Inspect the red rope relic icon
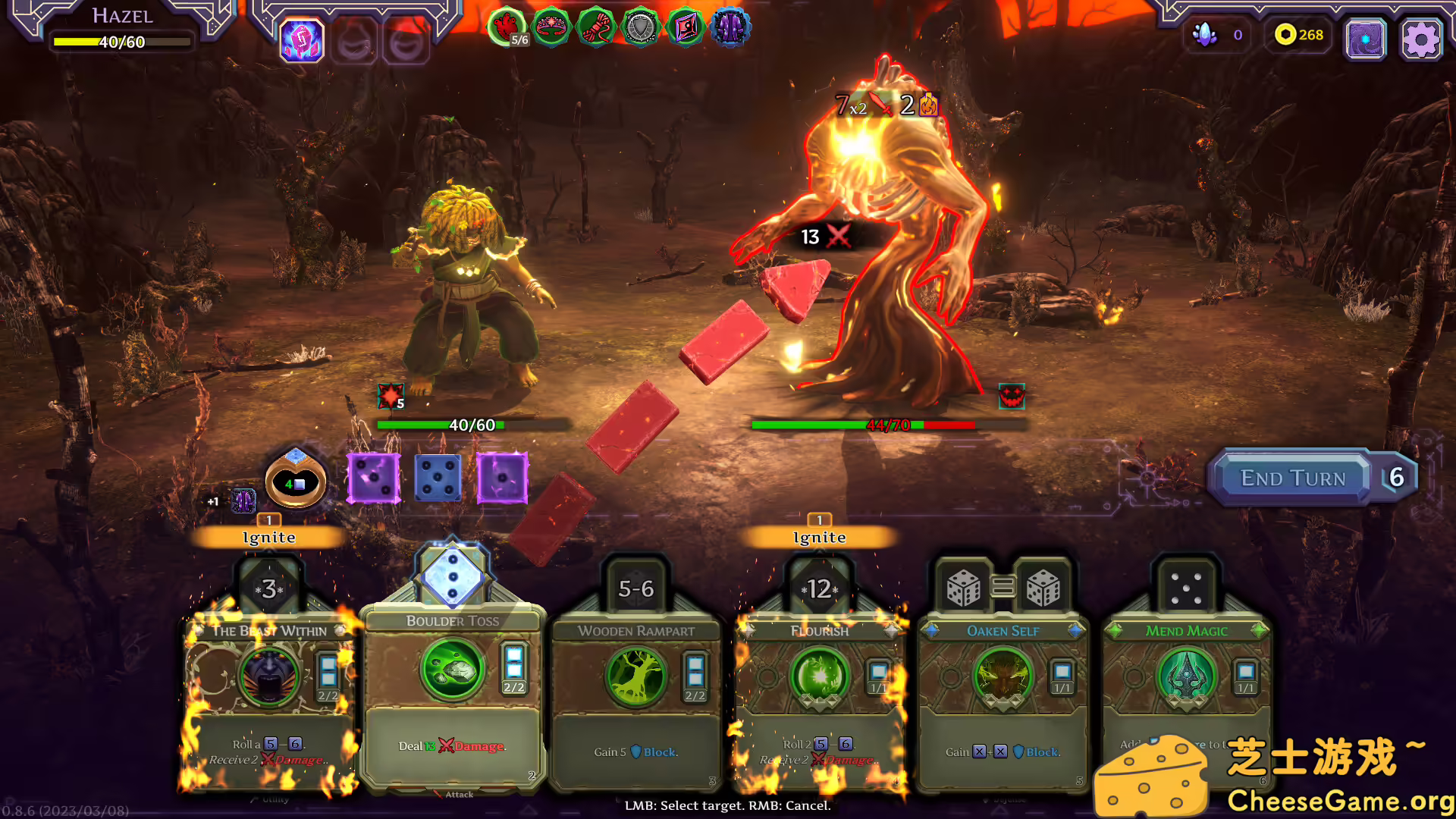Screen dimensions: 1456x819 [x=596, y=27]
